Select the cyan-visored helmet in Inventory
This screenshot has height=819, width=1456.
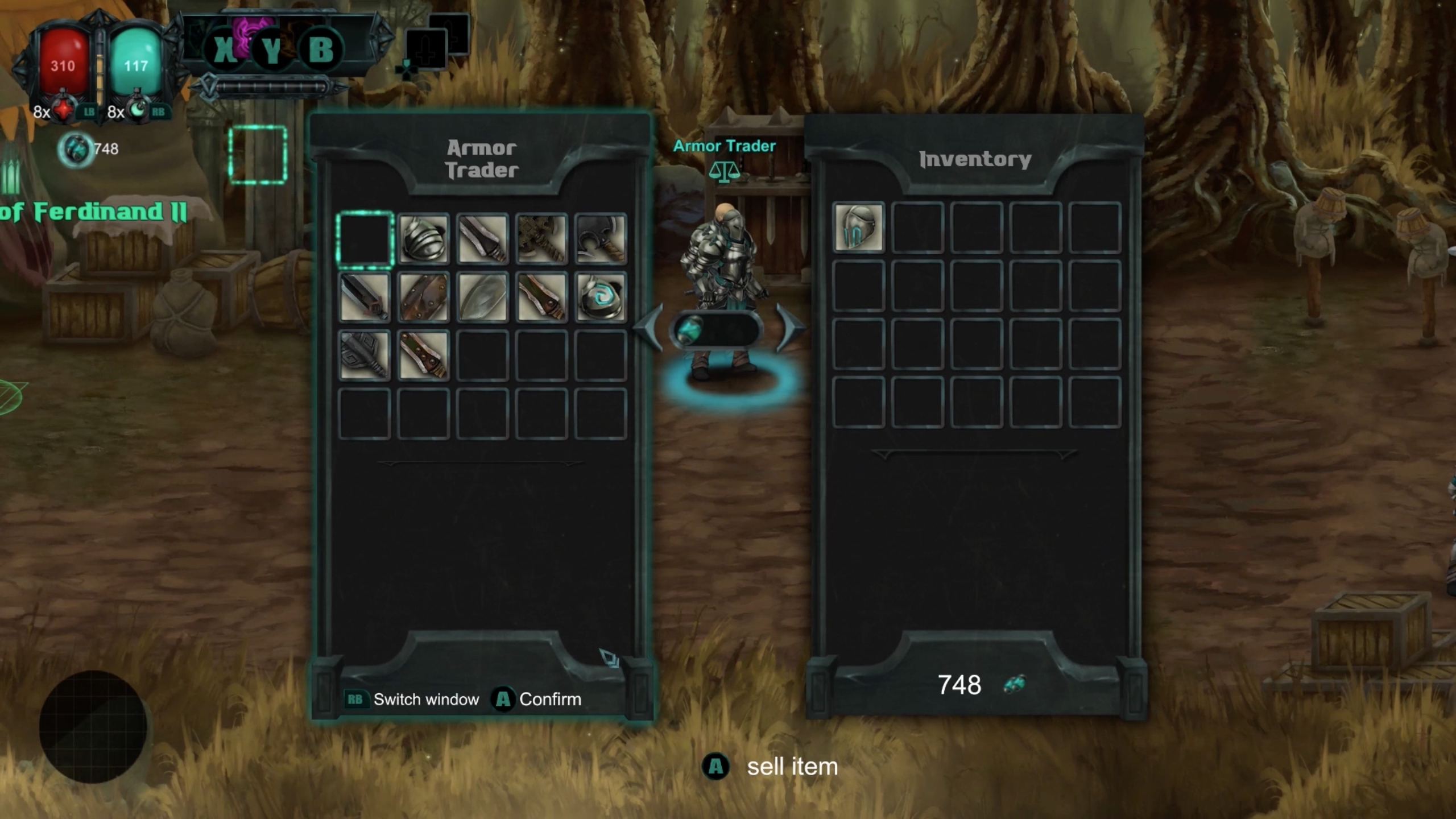pos(858,227)
